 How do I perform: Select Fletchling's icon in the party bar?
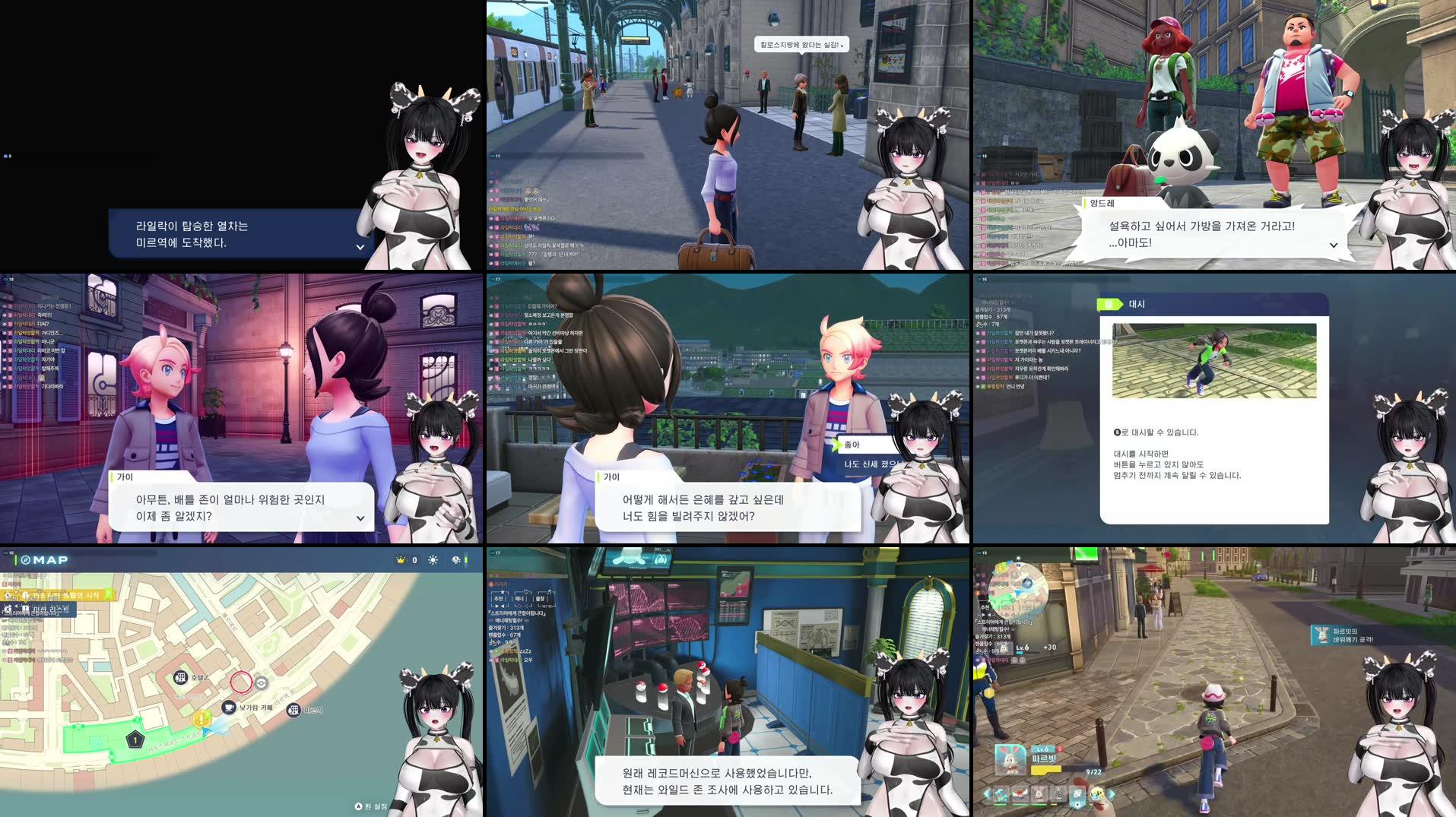[x=1020, y=795]
